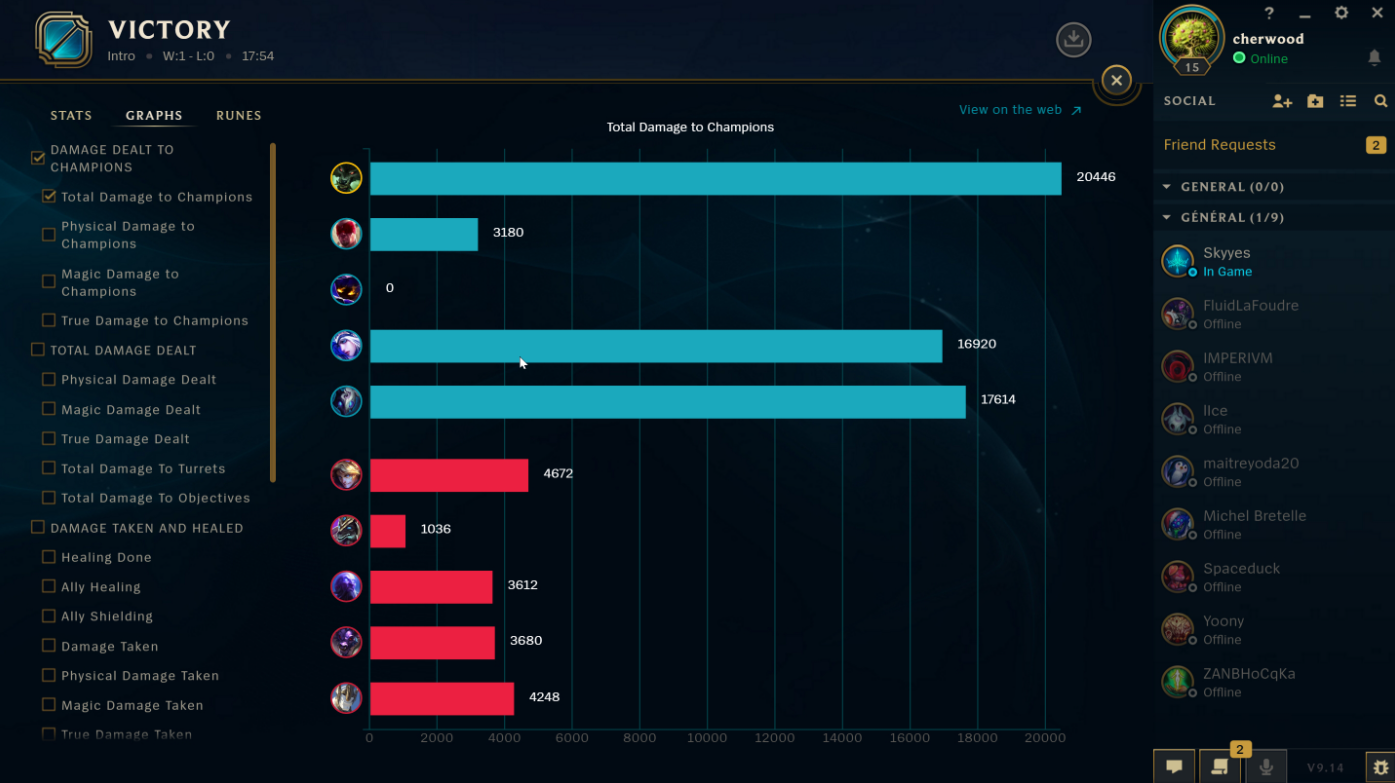Select the STATS tab

click(71, 115)
